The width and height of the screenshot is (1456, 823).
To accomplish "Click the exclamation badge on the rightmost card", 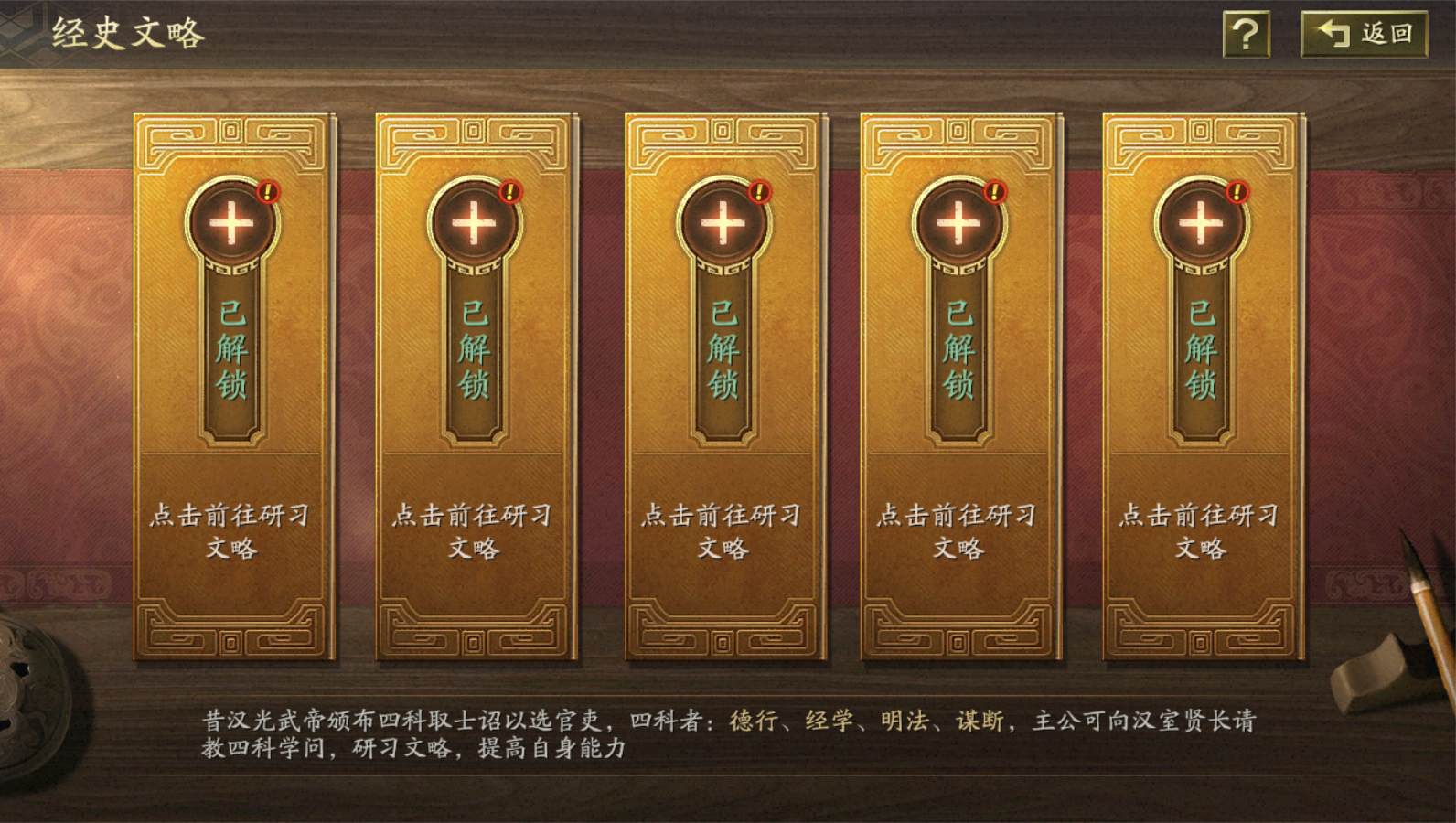I will pos(1237,192).
